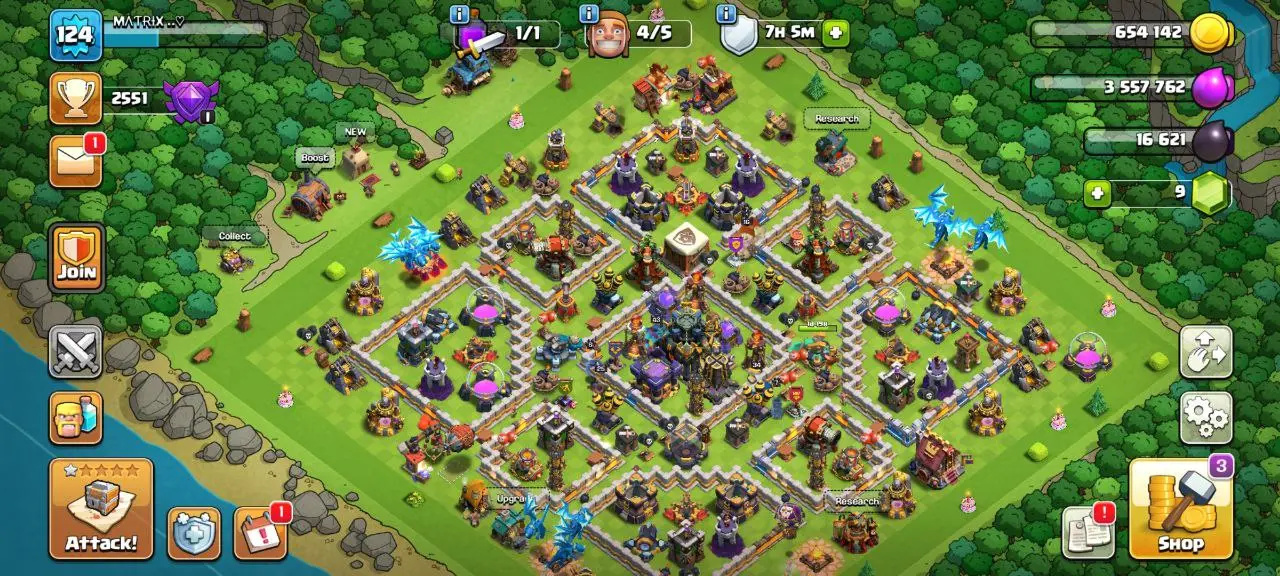The height and width of the screenshot is (576, 1280).
Task: Open the game settings gear
Action: (1205, 418)
